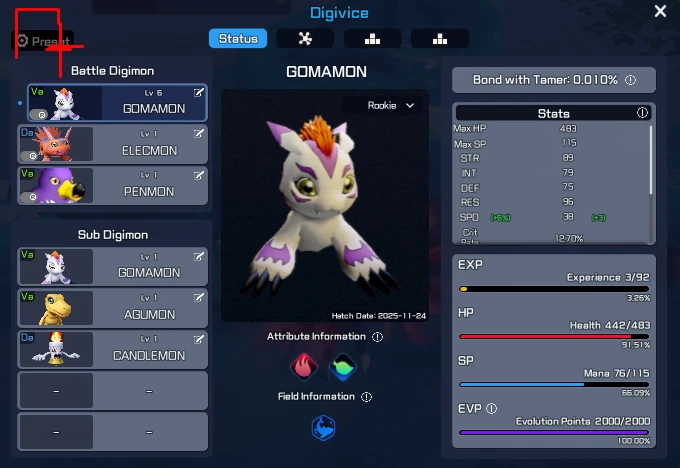Choose Candlemon from Sub Digimon
The image size is (680, 468).
pyautogui.click(x=113, y=349)
